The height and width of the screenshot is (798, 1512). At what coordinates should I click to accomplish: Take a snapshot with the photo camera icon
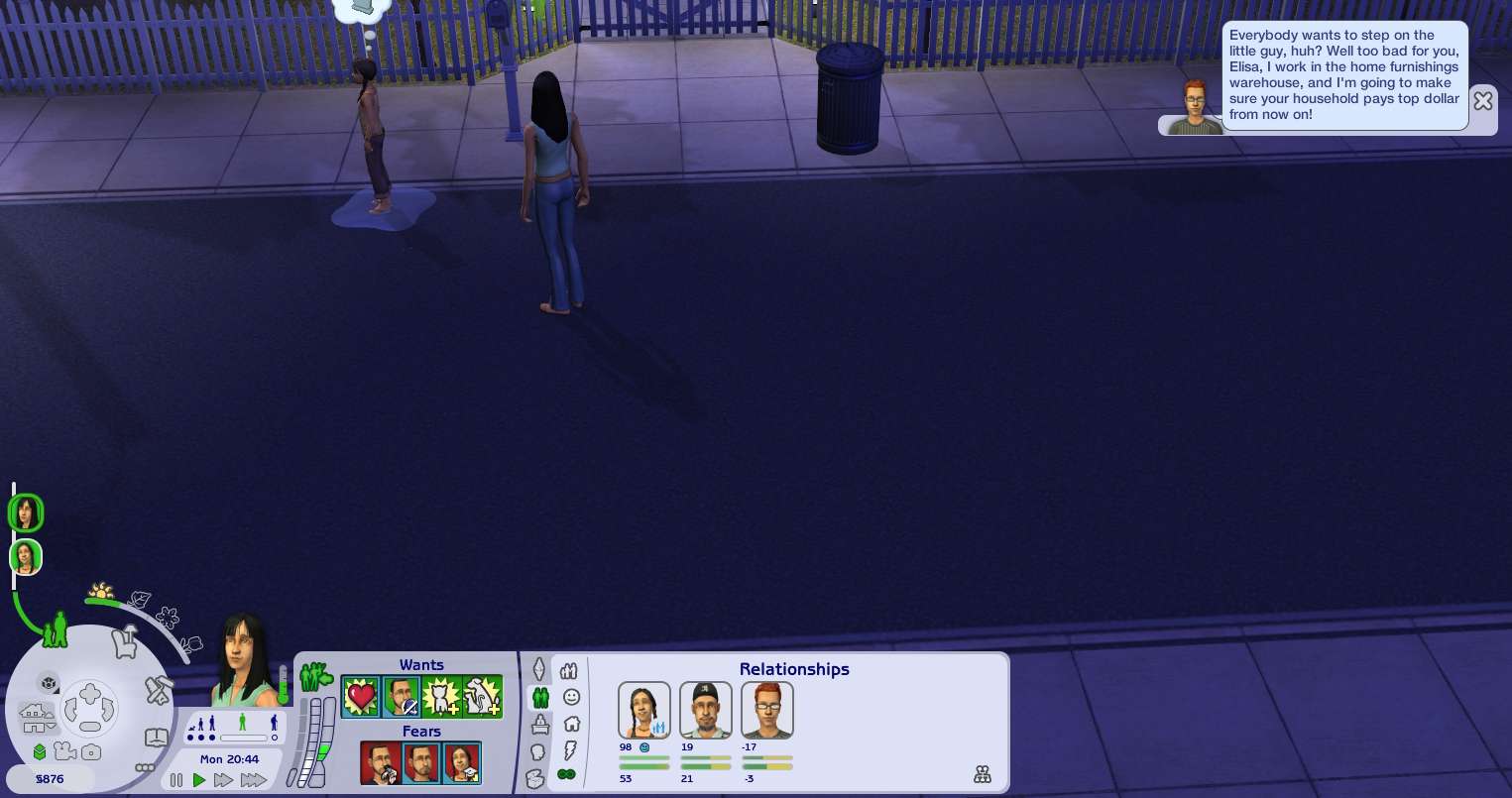click(x=91, y=751)
